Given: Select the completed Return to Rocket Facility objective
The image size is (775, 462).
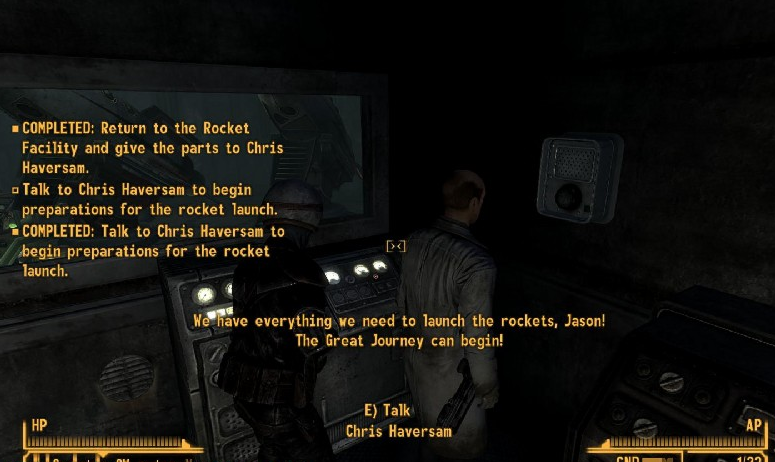Looking at the screenshot, I should pyautogui.click(x=152, y=148).
